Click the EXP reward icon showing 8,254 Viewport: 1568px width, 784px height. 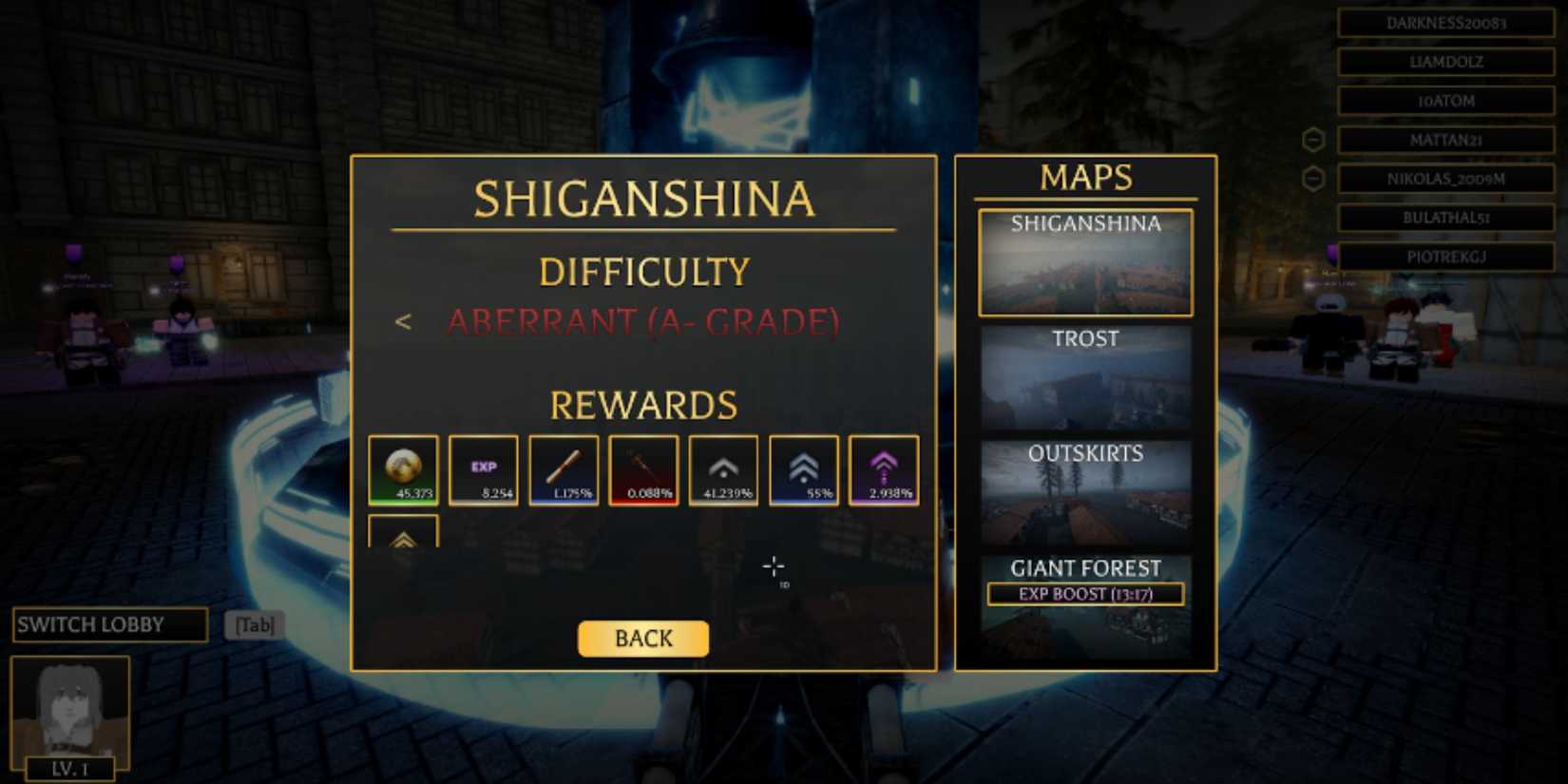tap(483, 469)
